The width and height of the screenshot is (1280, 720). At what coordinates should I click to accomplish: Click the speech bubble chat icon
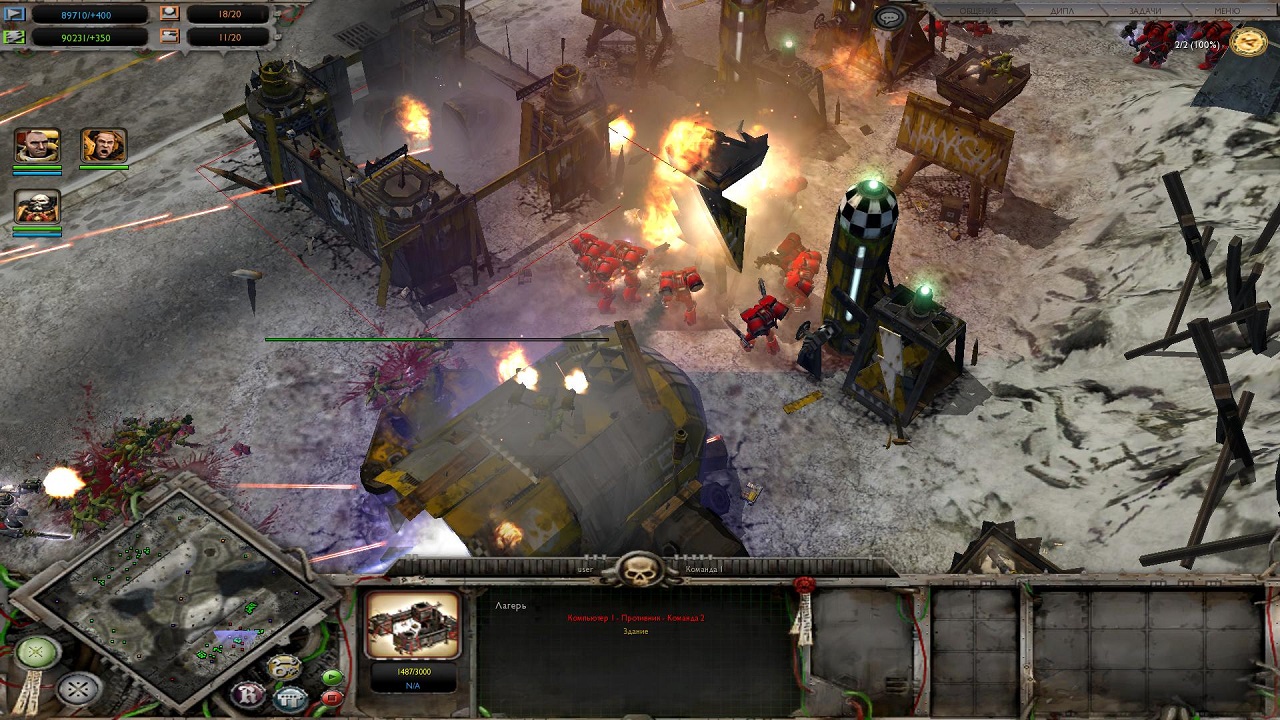pos(889,17)
